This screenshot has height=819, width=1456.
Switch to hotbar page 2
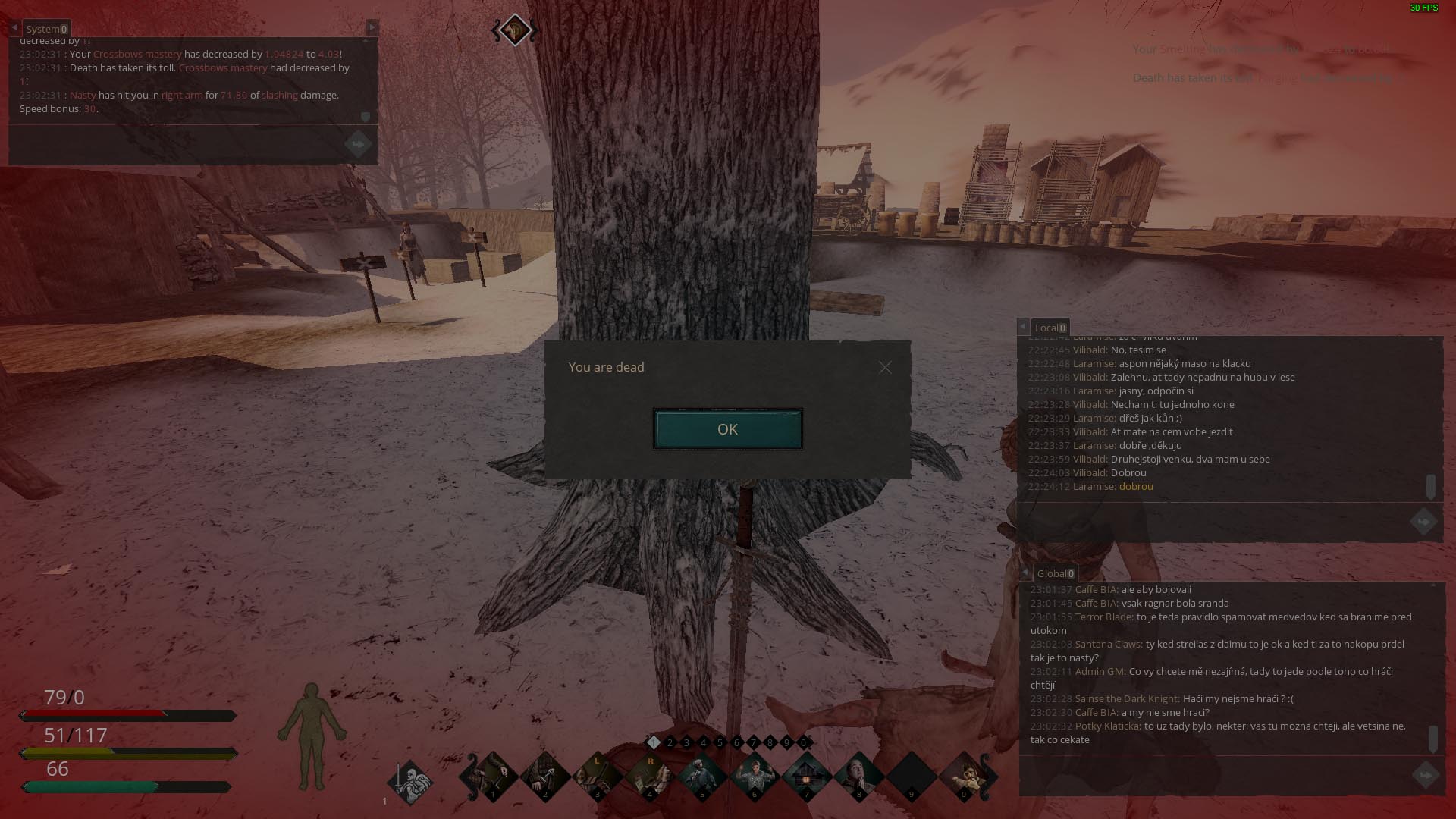click(x=670, y=742)
